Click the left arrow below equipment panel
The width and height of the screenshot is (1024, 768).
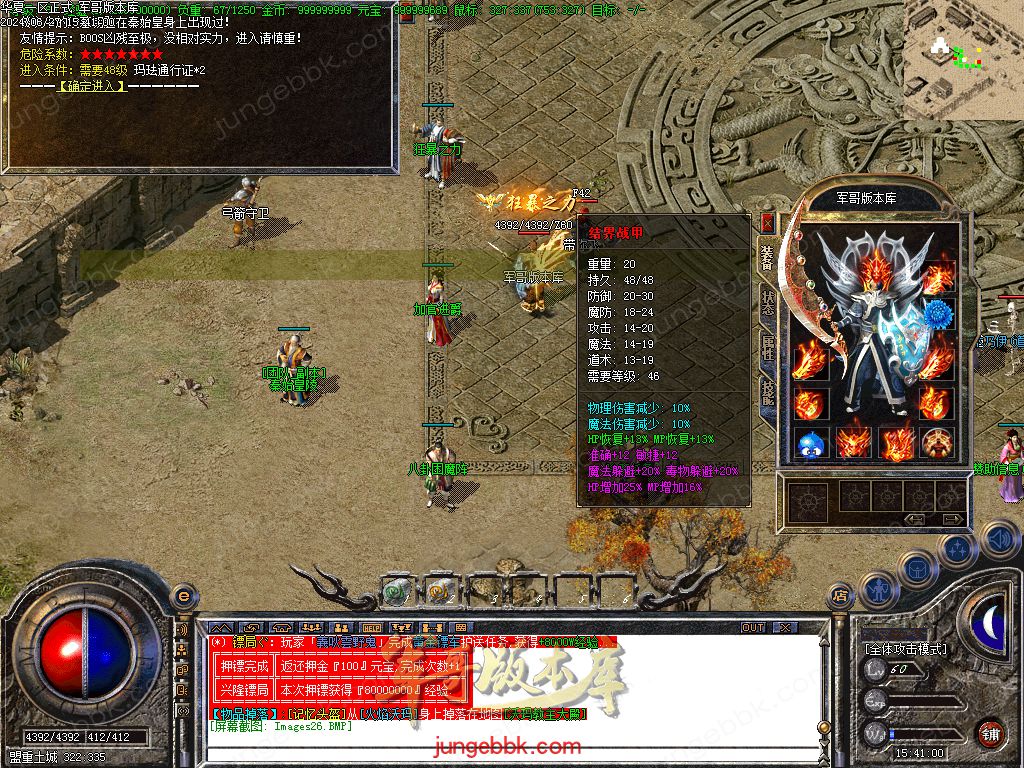pos(914,519)
